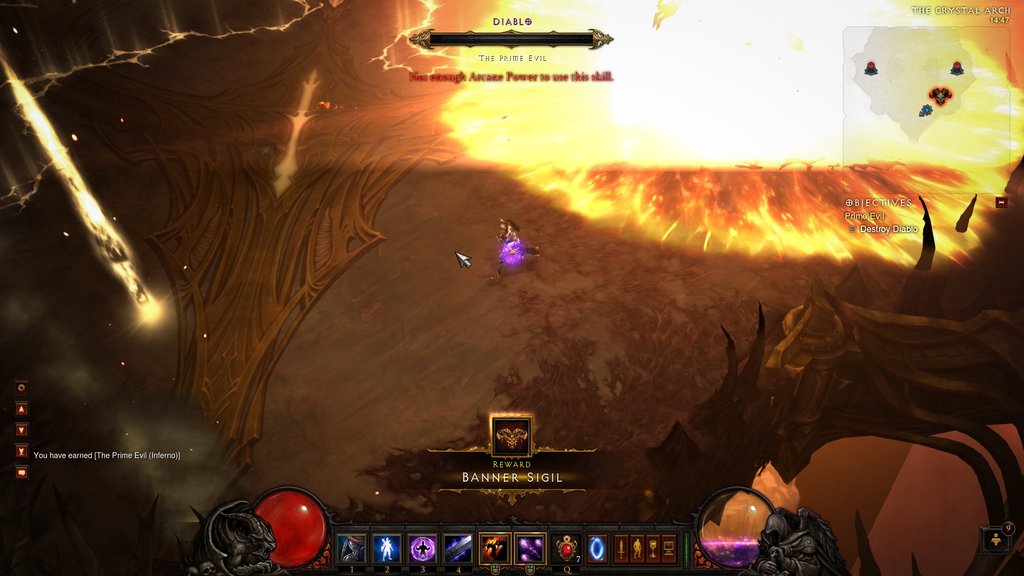Activate the first skill in hotbar slot 1
The image size is (1024, 576).
(351, 548)
